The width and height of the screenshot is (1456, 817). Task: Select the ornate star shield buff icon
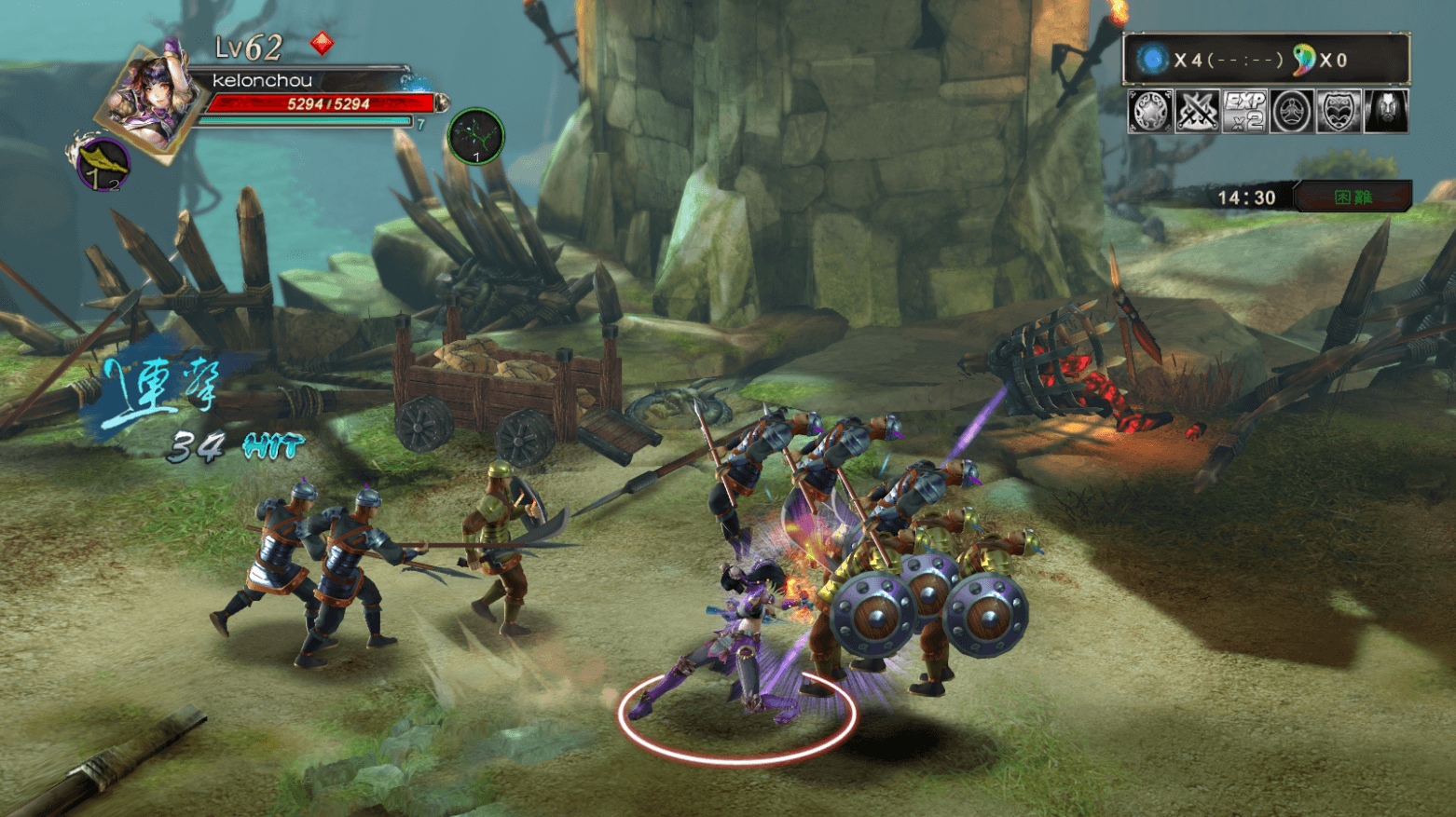tap(1150, 112)
